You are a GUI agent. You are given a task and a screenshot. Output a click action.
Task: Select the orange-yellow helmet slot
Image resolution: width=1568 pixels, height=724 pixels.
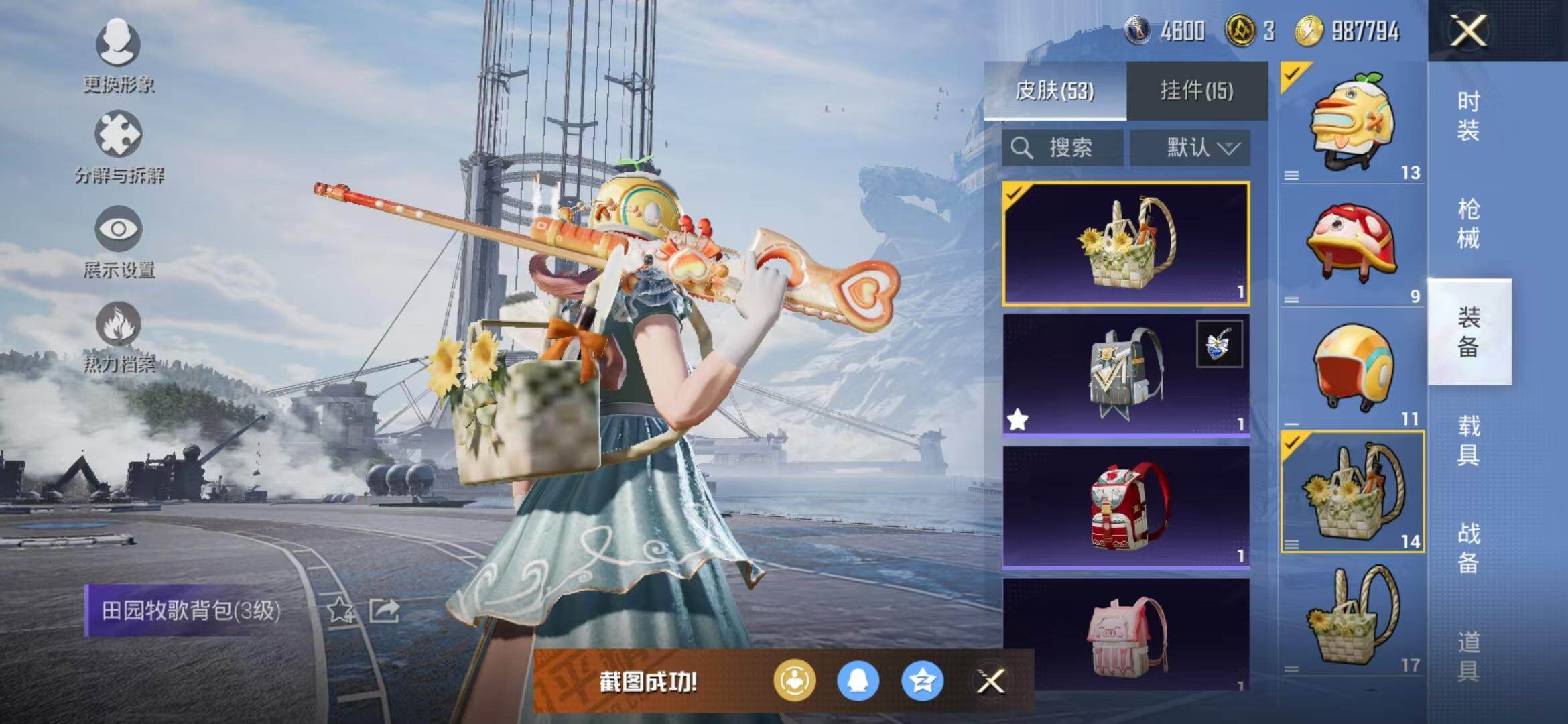click(1352, 369)
